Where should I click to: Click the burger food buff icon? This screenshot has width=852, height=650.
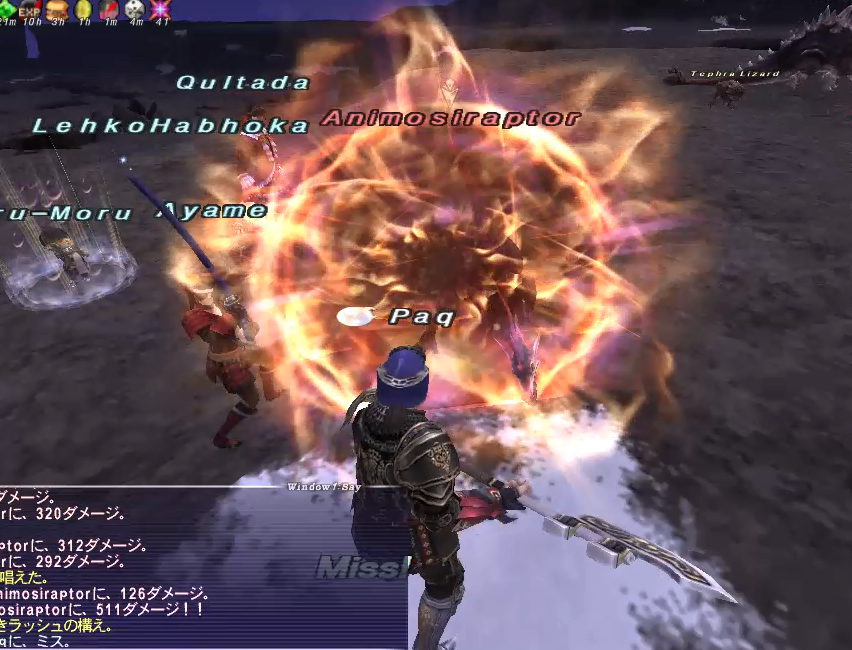[56, 9]
